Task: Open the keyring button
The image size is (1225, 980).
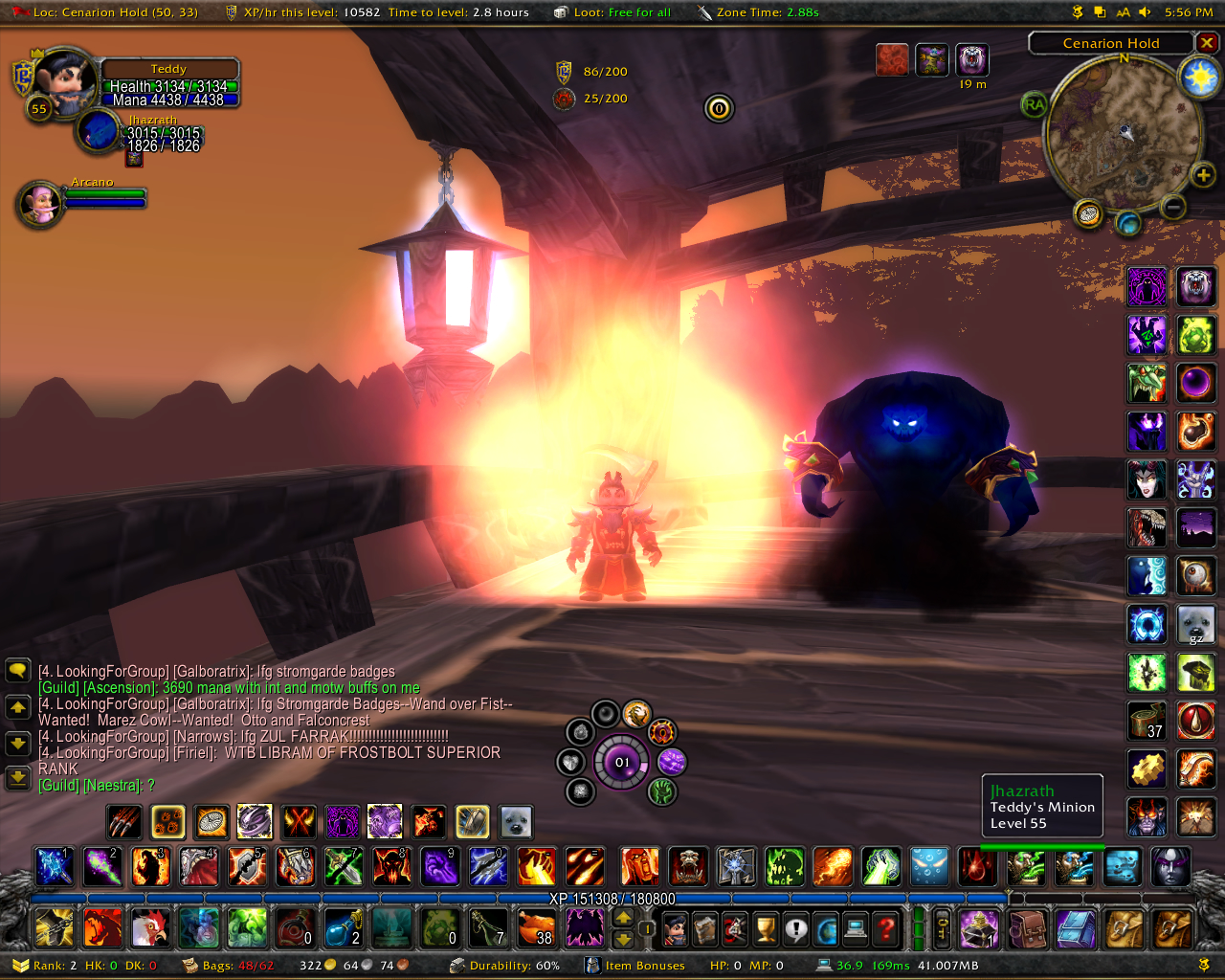Action: click(943, 927)
